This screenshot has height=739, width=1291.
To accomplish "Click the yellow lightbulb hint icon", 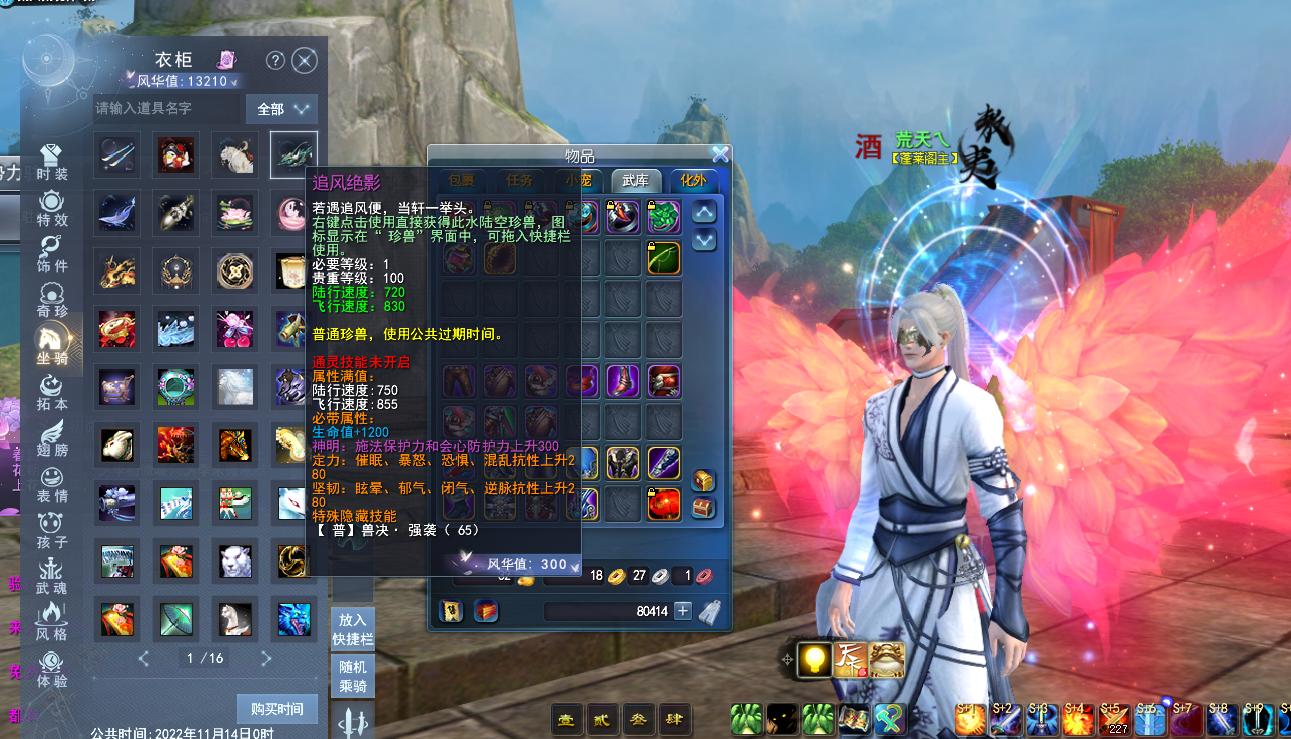I will tap(816, 659).
